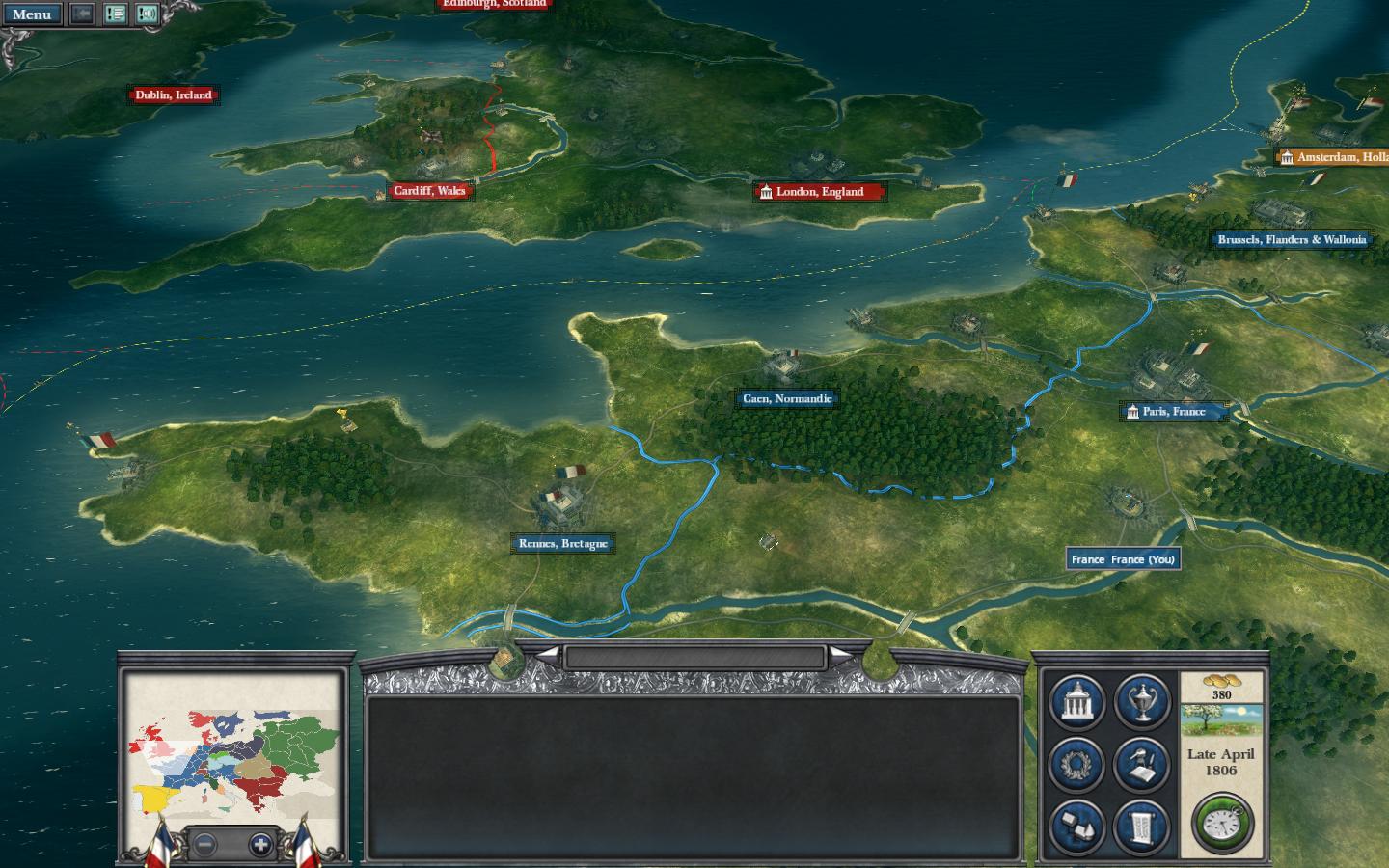Open the Menu button

coord(32,14)
